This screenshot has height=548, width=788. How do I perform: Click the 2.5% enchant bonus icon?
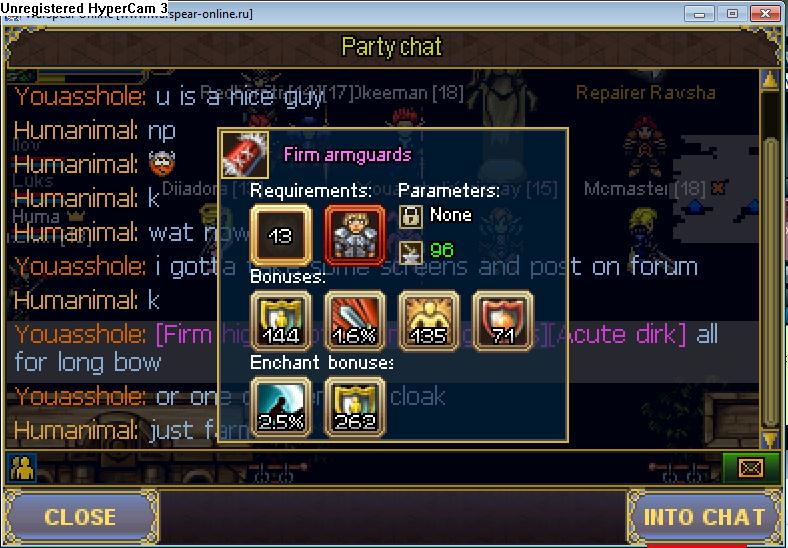pyautogui.click(x=280, y=406)
